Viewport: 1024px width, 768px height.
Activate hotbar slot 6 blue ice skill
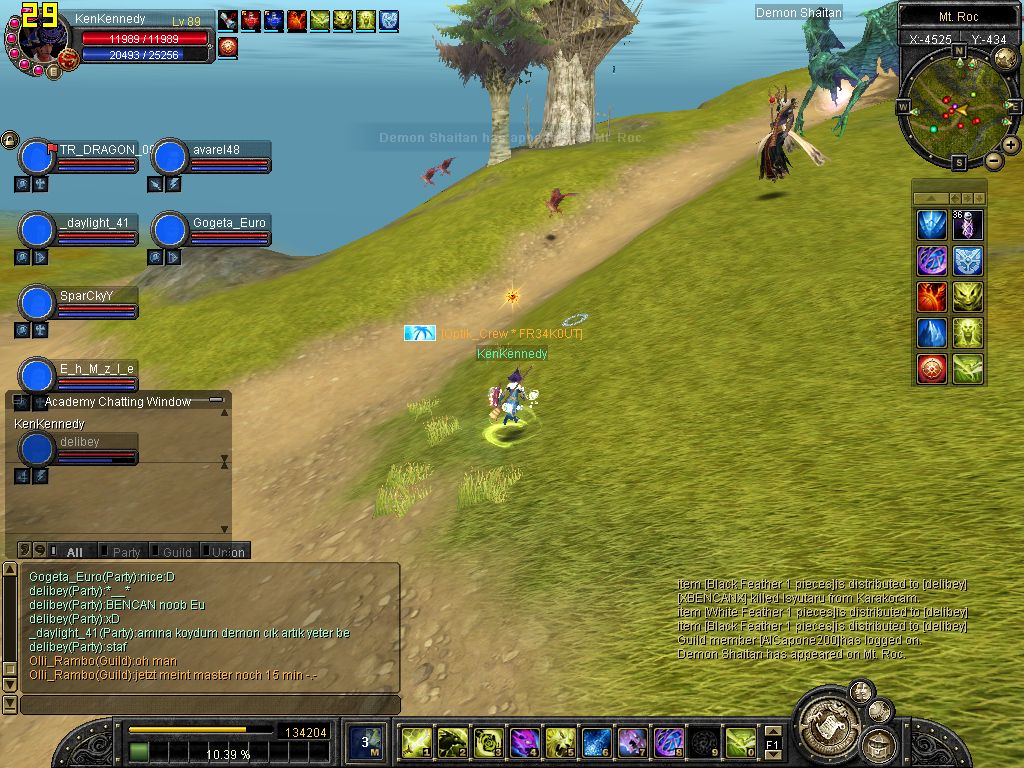(x=596, y=742)
